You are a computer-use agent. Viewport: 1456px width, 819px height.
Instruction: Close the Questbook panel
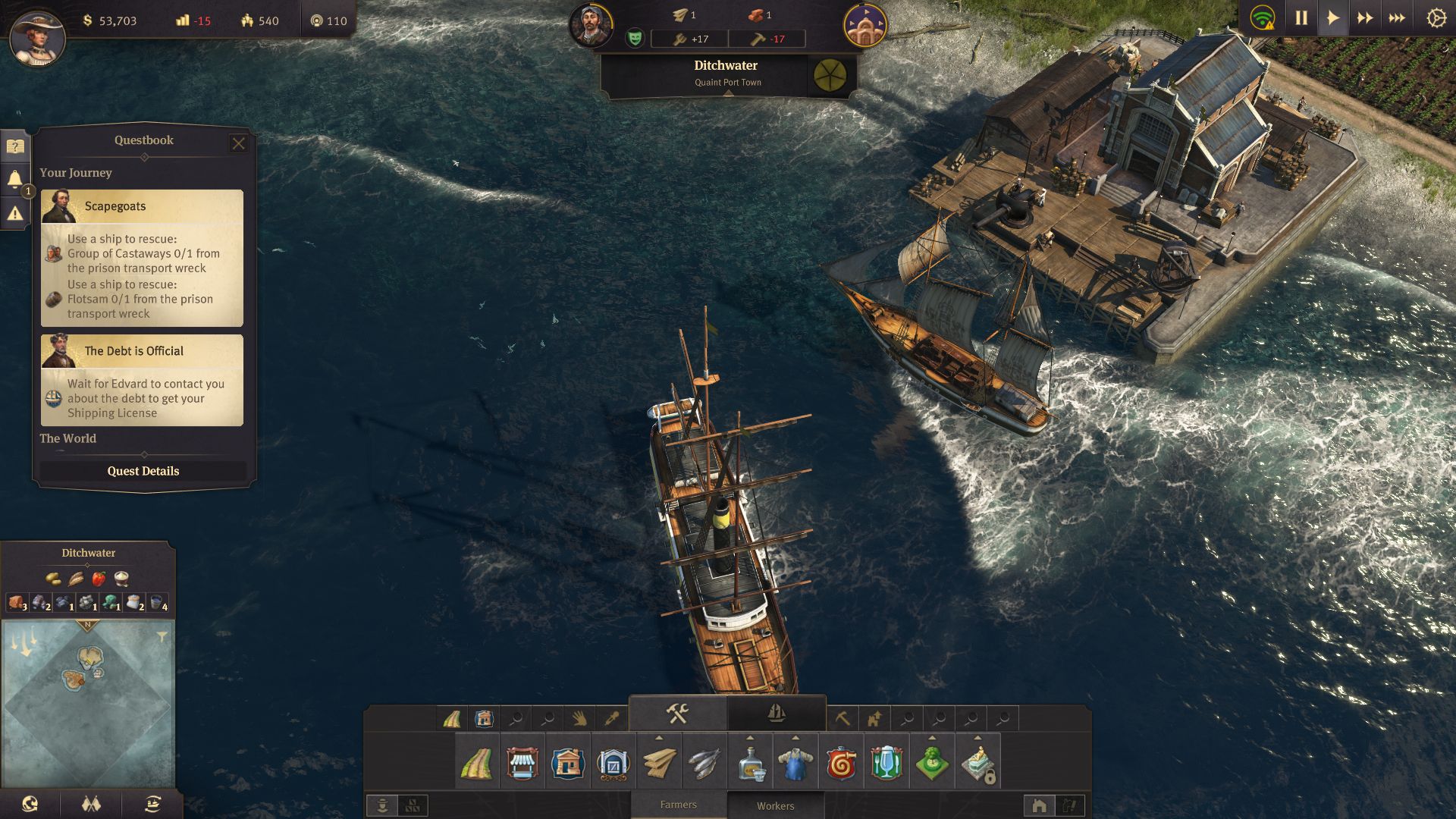[238, 143]
